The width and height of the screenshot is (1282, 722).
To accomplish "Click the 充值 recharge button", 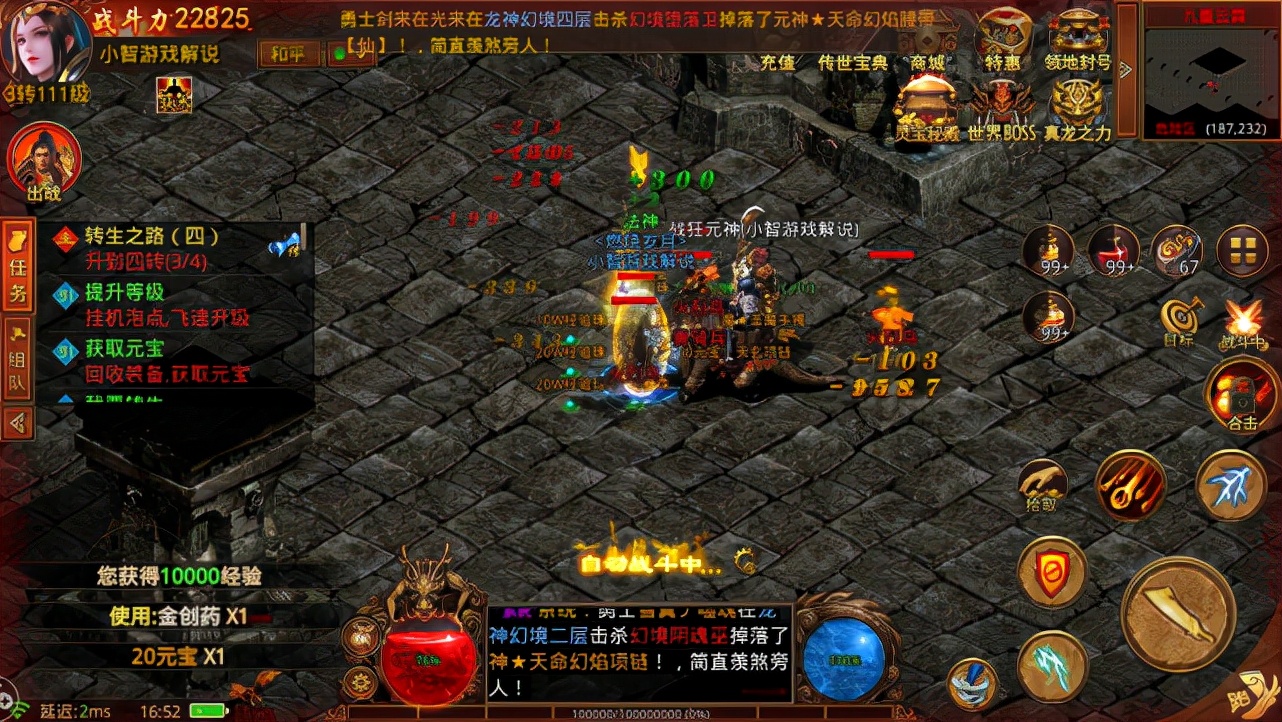I will tap(776, 60).
